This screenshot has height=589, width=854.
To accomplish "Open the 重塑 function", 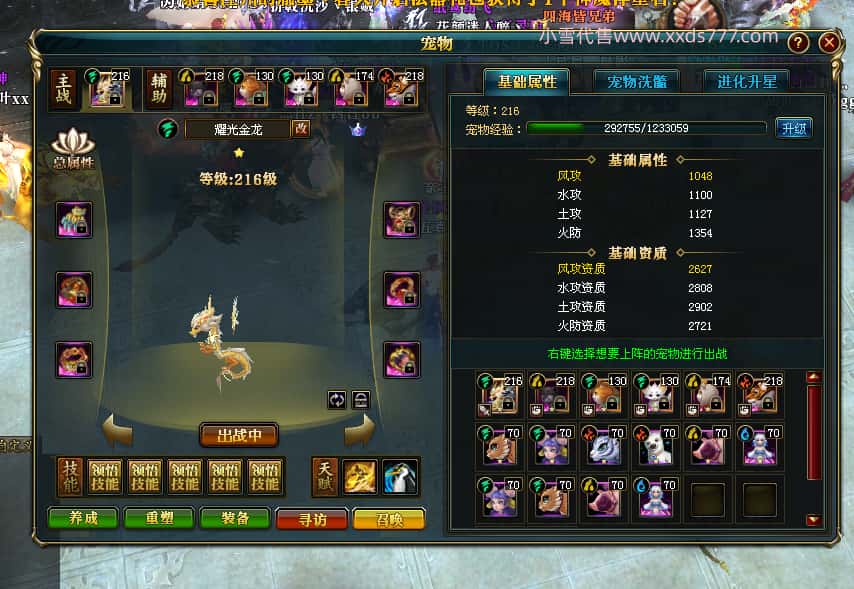I will 159,519.
